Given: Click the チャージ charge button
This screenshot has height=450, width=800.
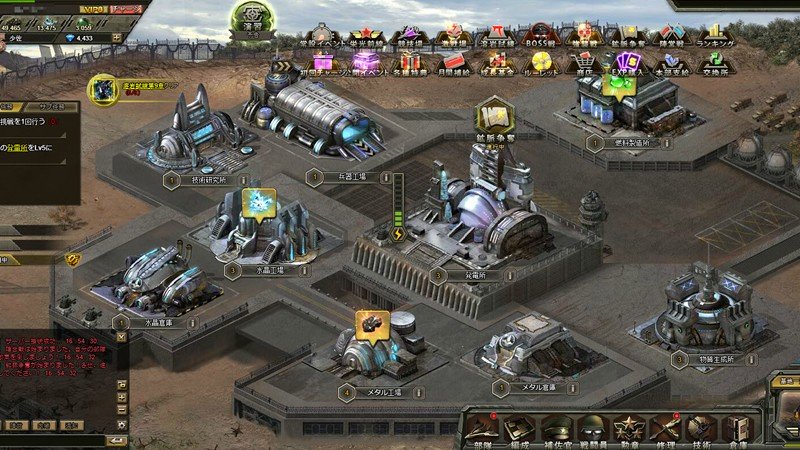Looking at the screenshot, I should [125, 8].
